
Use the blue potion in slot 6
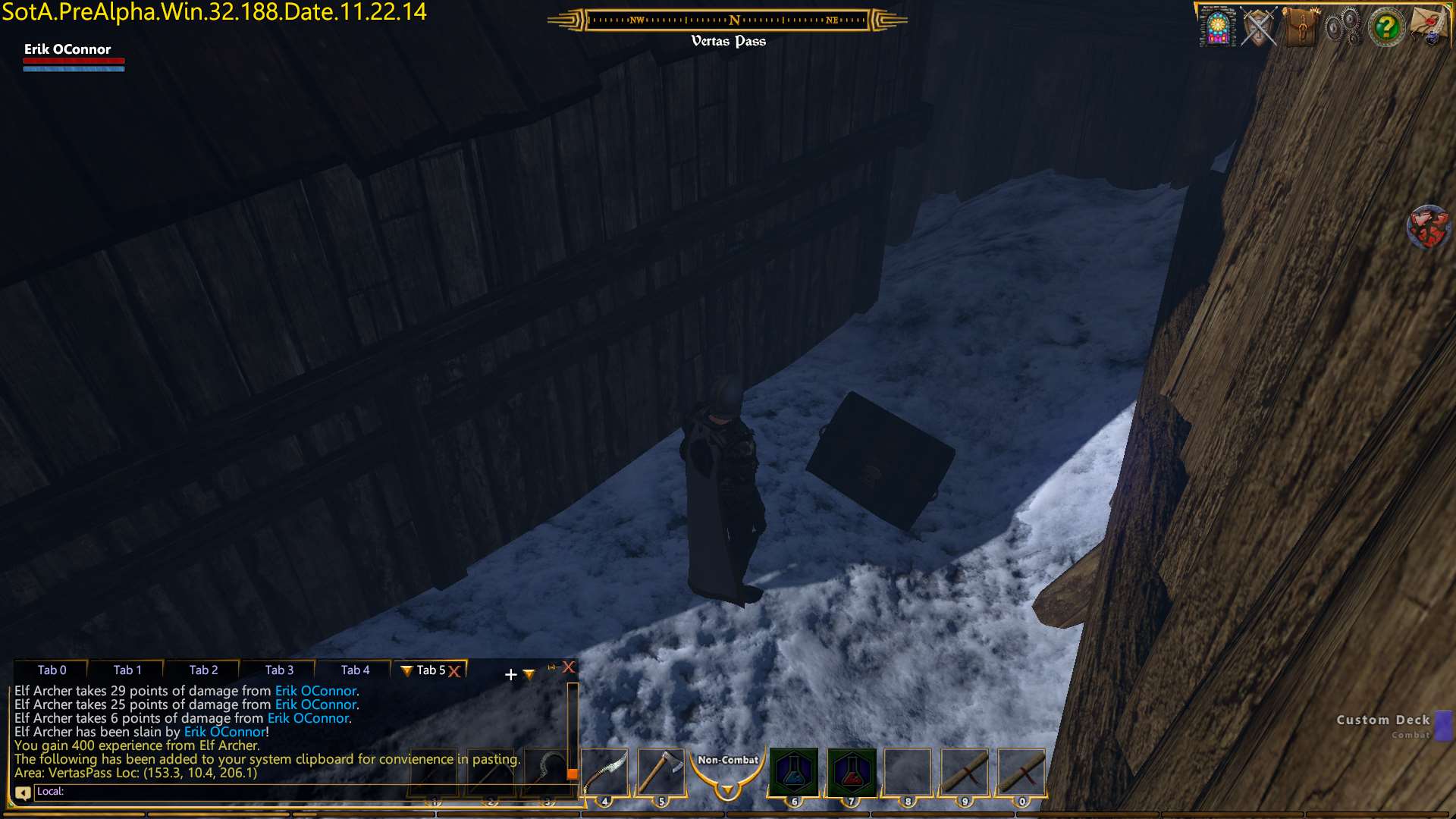pyautogui.click(x=794, y=772)
